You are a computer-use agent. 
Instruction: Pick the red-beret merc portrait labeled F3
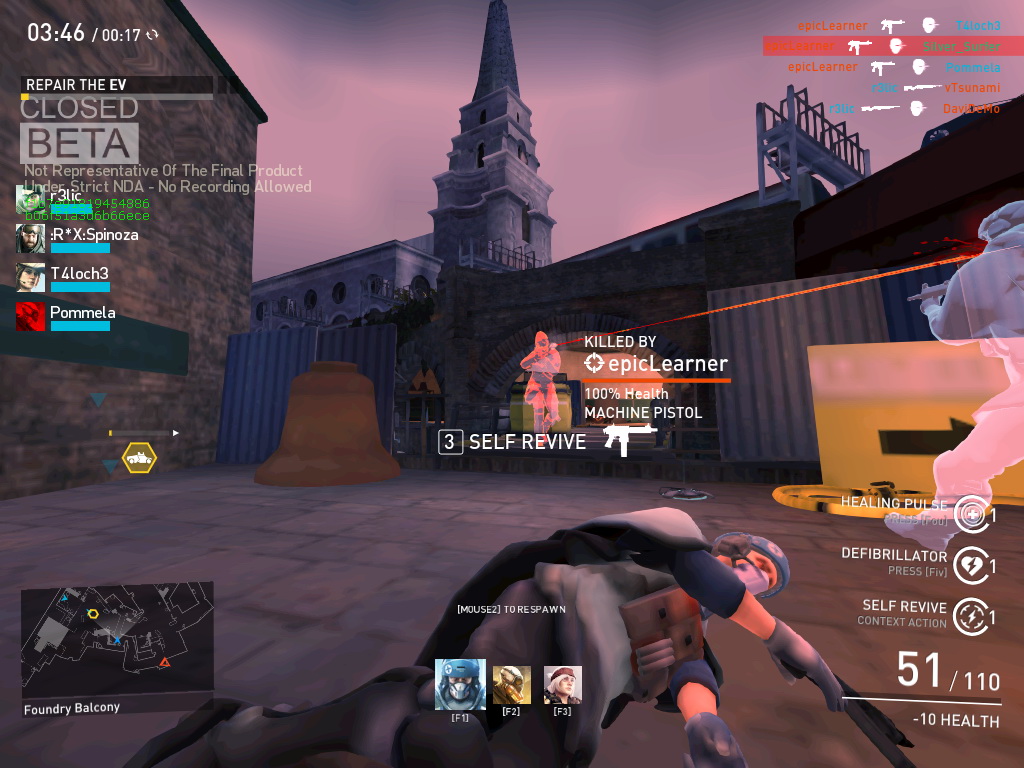562,684
